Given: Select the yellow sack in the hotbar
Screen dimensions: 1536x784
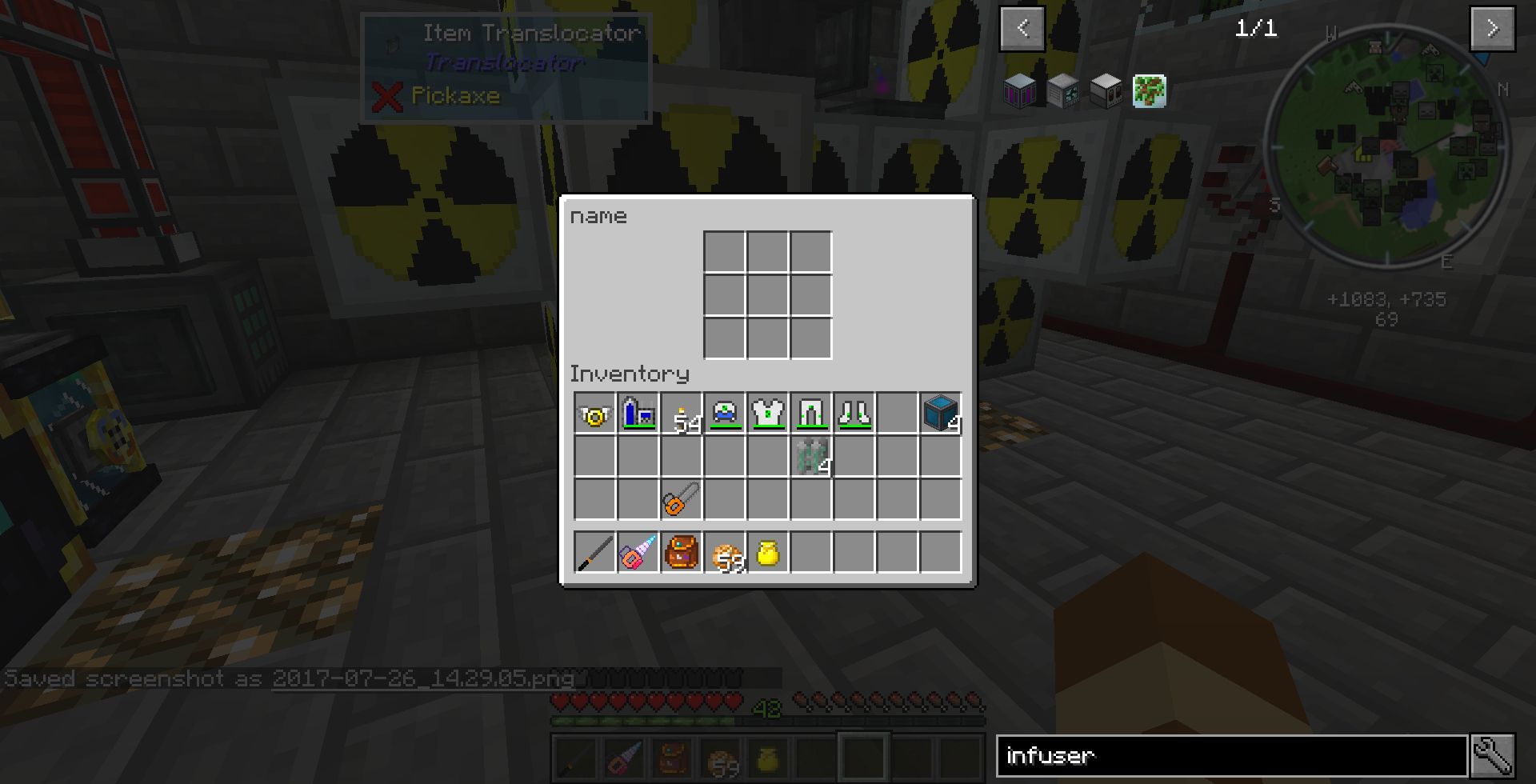Looking at the screenshot, I should pos(768,553).
